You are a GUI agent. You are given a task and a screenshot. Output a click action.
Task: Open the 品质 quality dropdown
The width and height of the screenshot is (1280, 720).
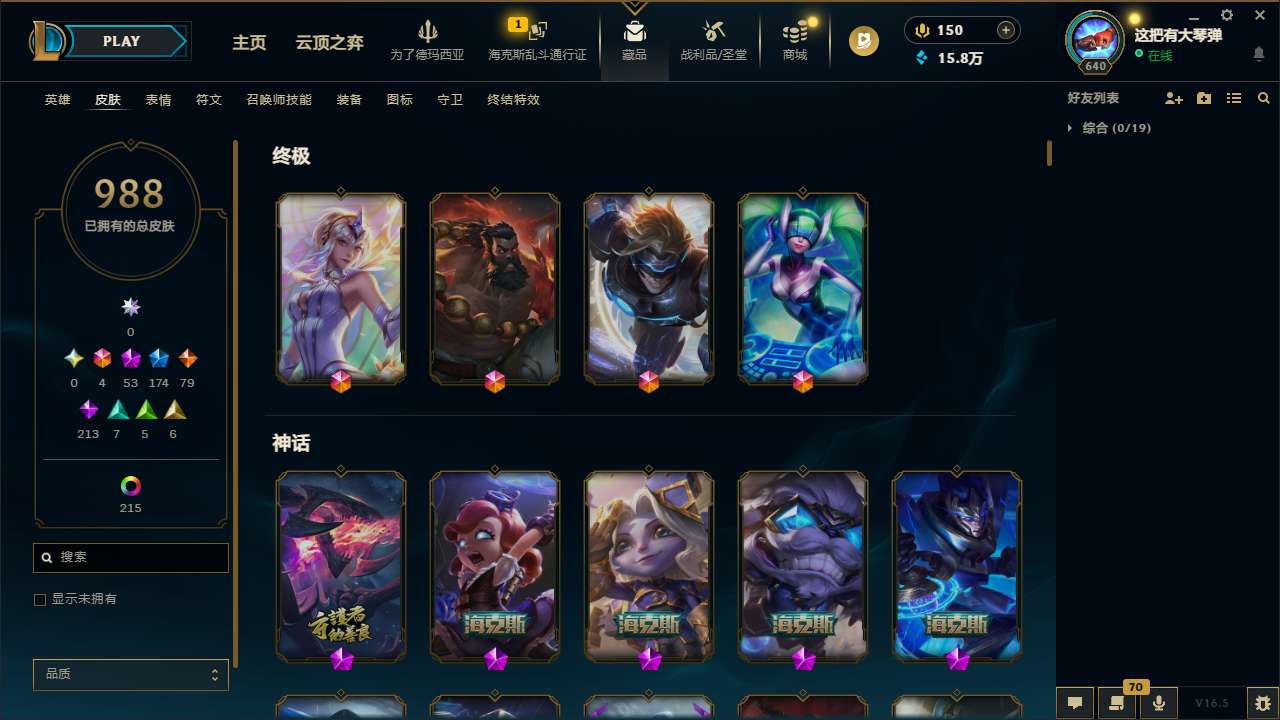tap(130, 674)
